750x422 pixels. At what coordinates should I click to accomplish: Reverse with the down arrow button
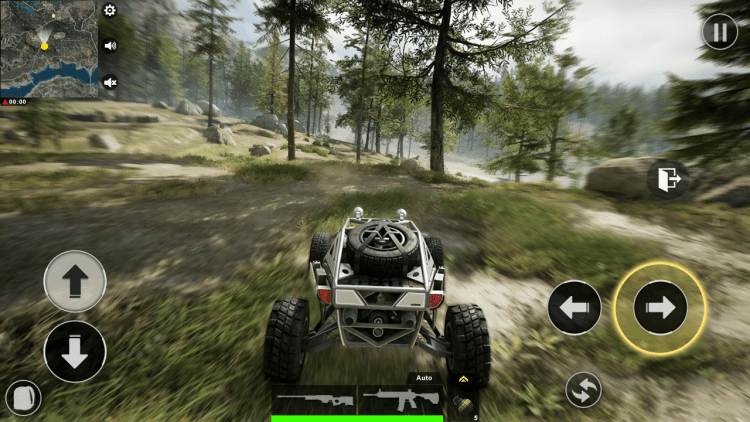coord(75,351)
